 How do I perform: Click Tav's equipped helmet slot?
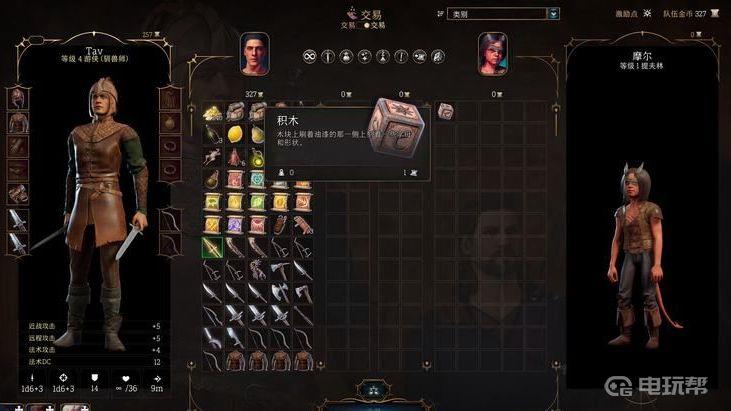point(17,99)
